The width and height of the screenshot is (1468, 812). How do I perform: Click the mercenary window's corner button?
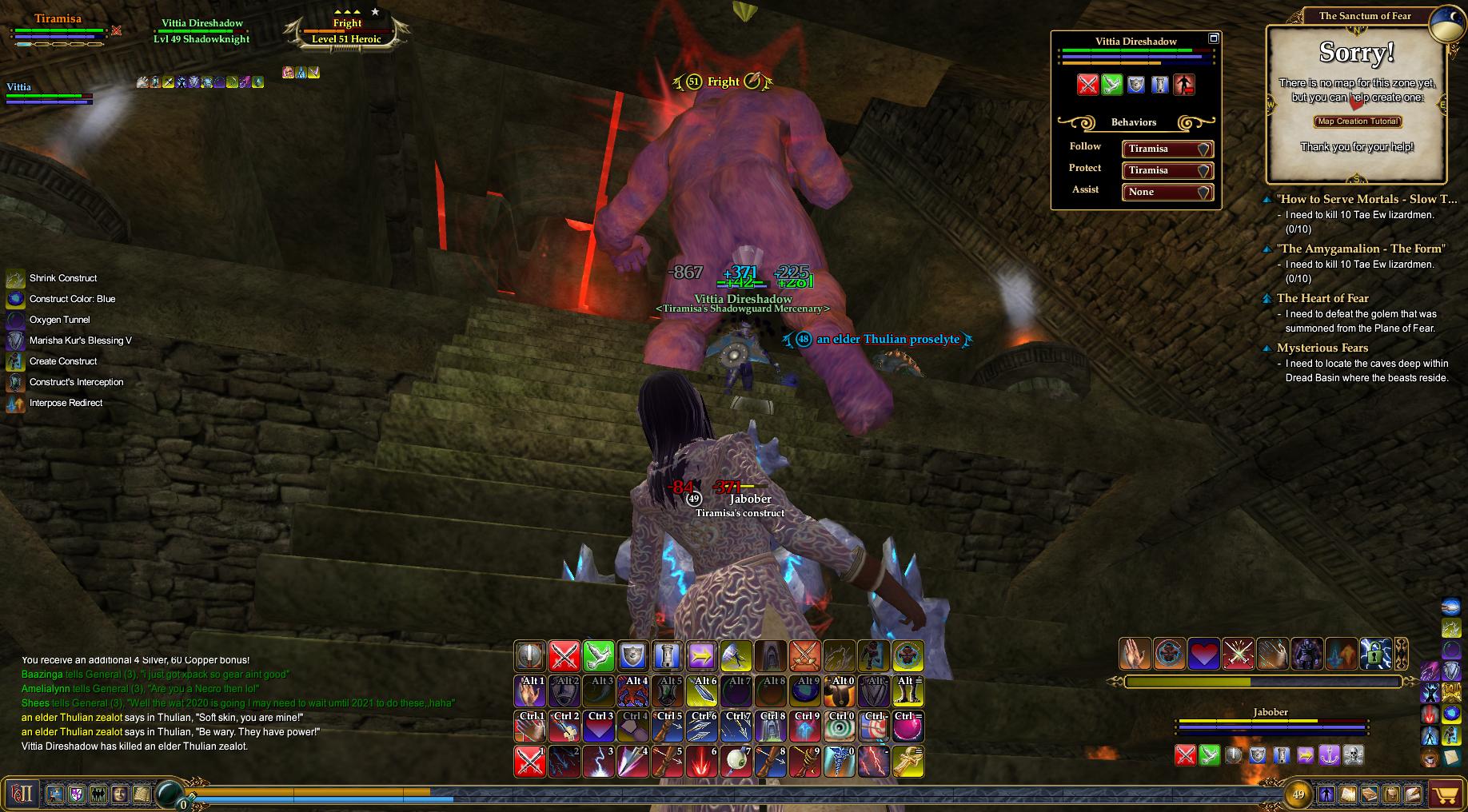point(1213,38)
